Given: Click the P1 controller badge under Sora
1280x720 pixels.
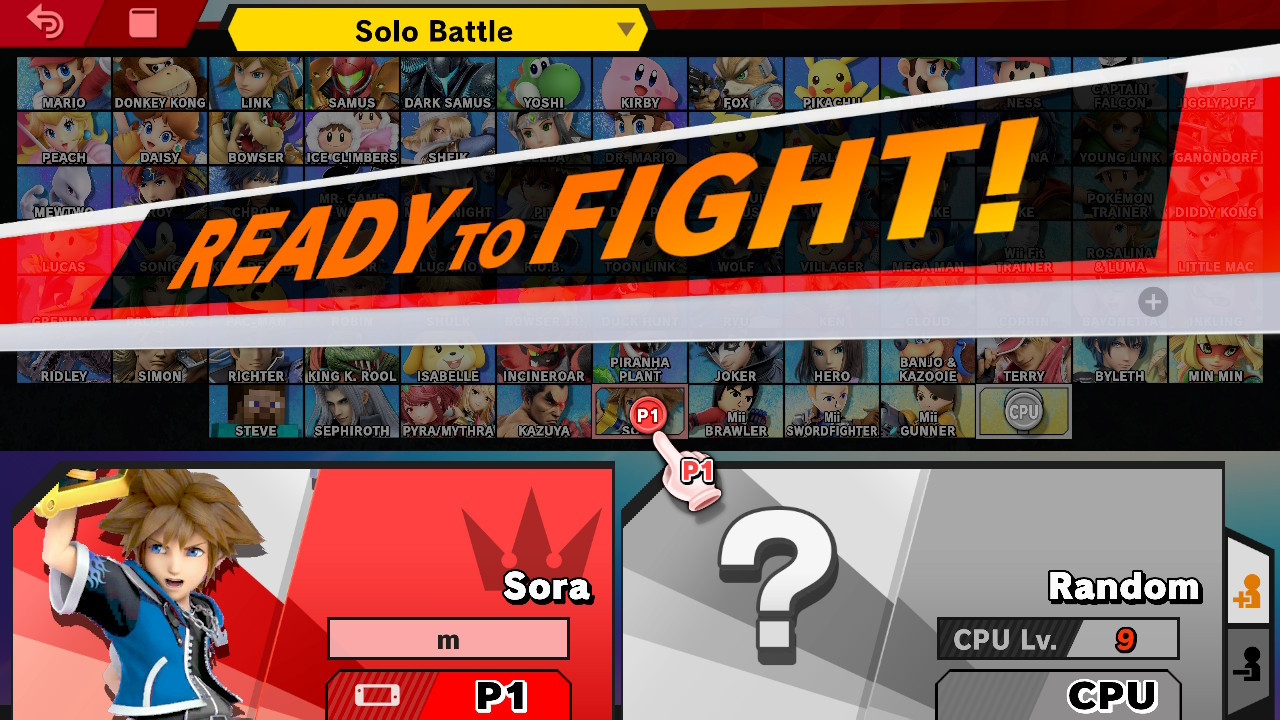Looking at the screenshot, I should pyautogui.click(x=448, y=697).
